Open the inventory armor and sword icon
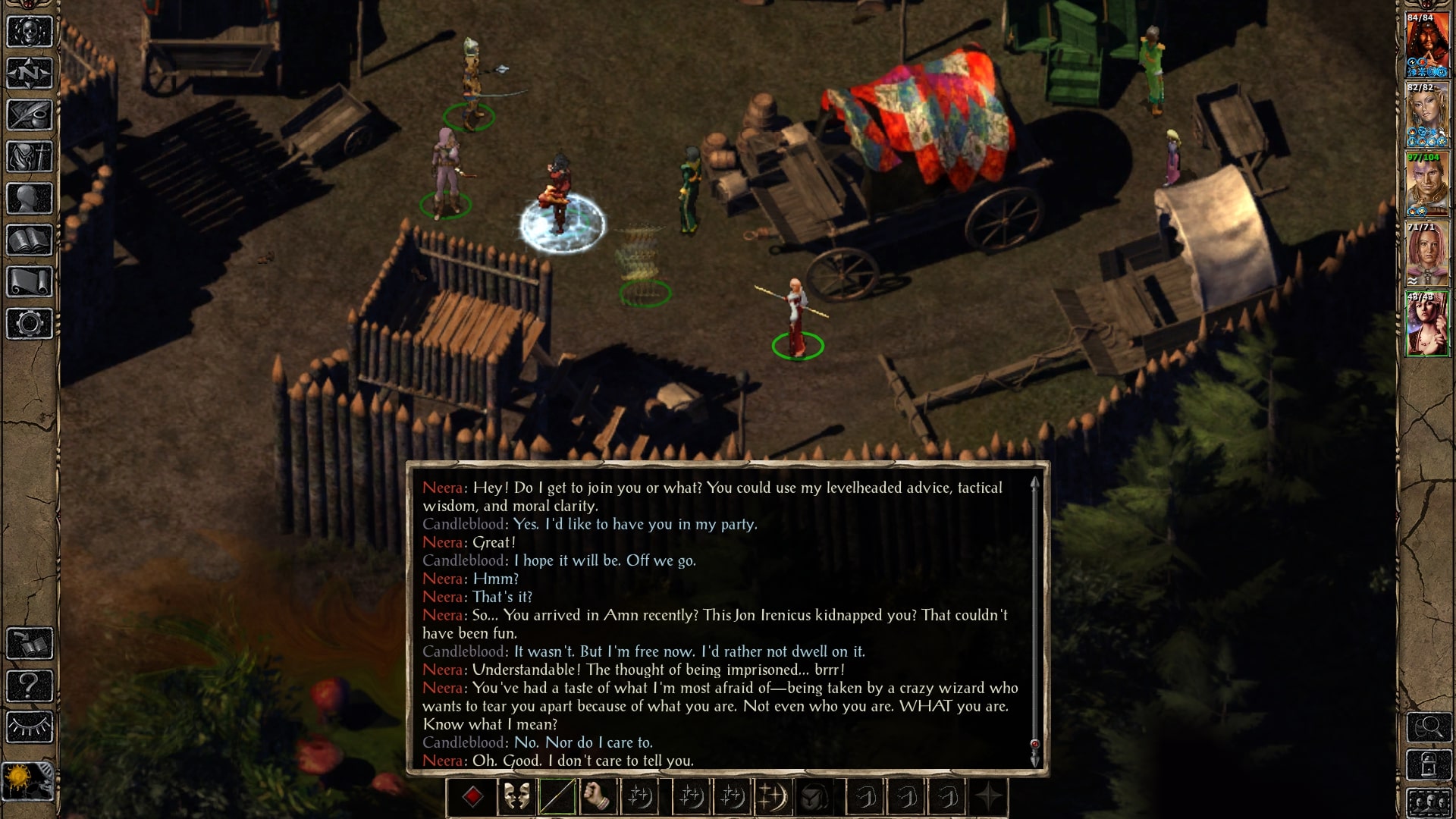 (30, 157)
